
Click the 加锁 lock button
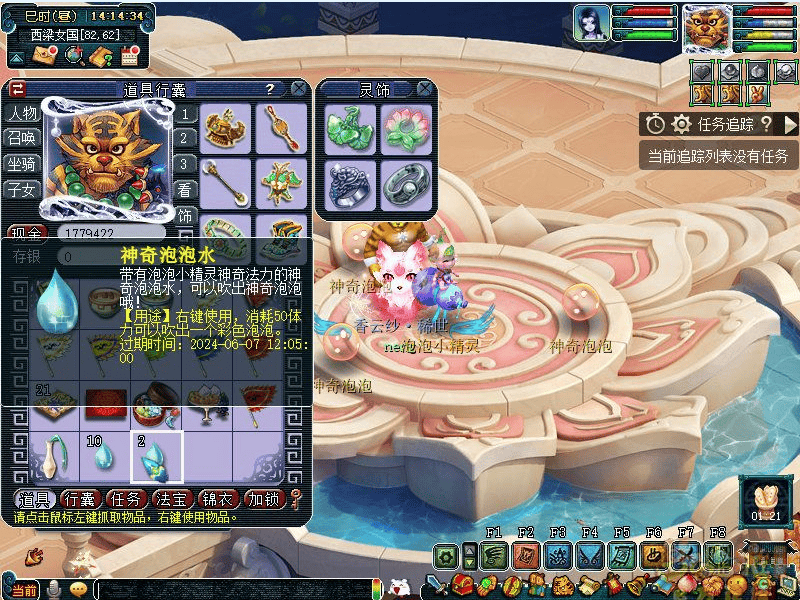coord(265,498)
